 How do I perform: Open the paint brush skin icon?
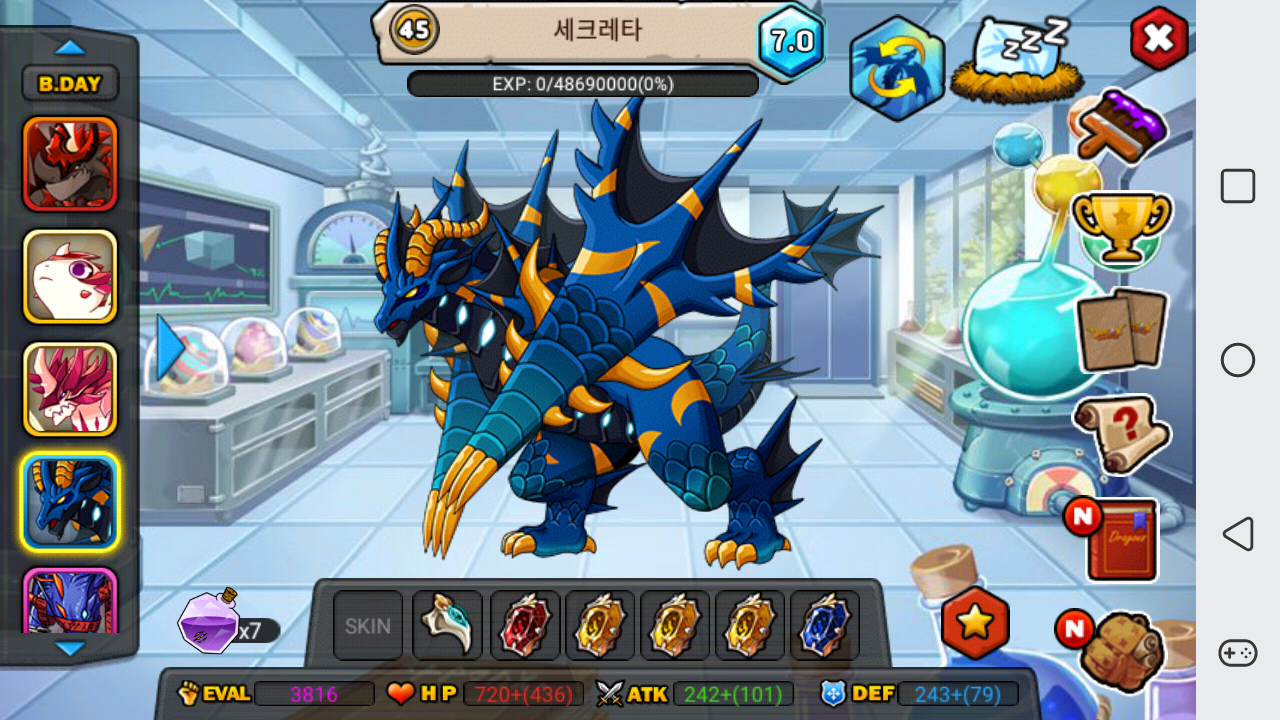(1122, 127)
